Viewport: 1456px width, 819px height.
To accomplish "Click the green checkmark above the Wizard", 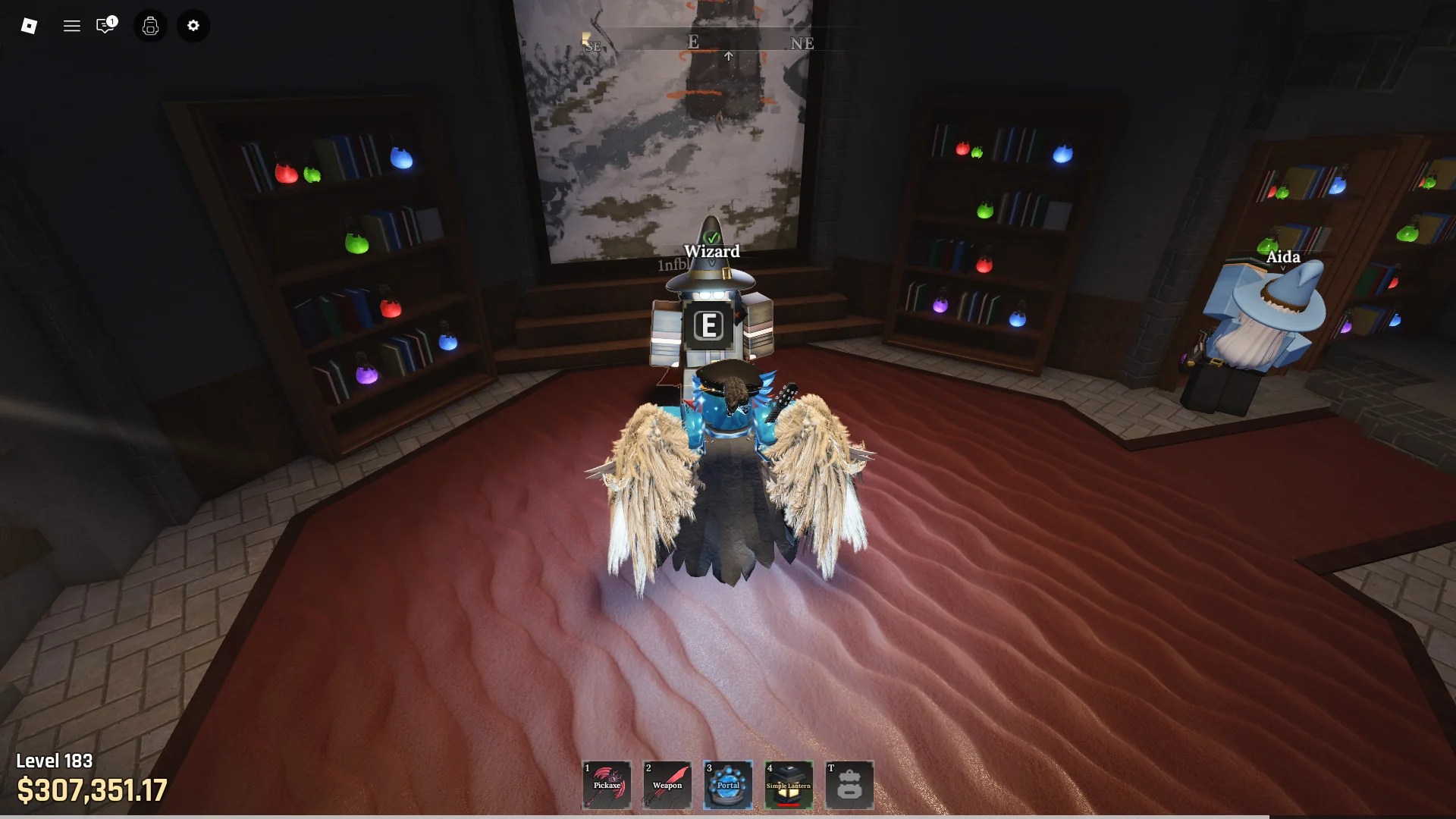I will tap(712, 236).
